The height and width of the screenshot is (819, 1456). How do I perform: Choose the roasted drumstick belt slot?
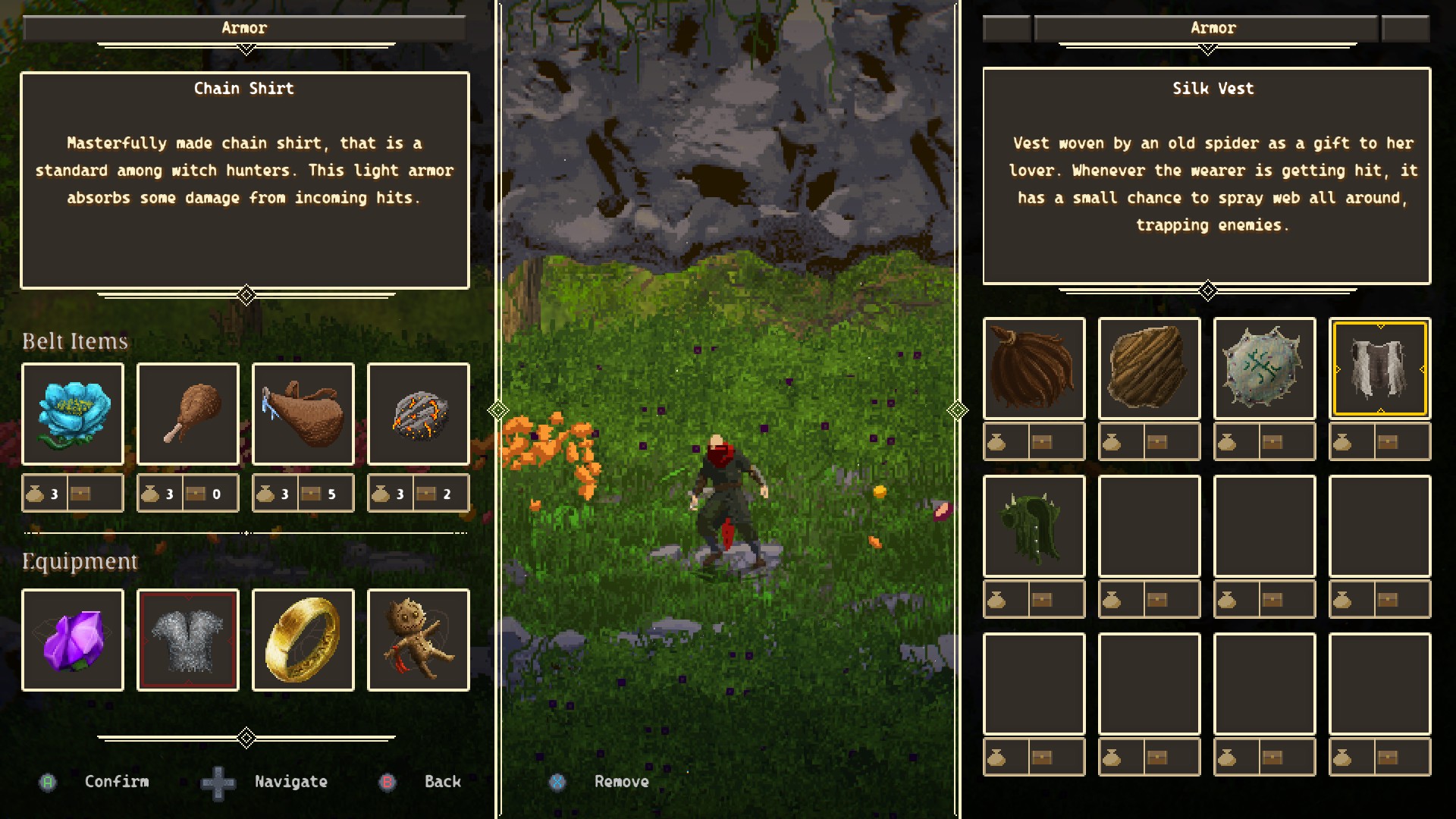188,414
